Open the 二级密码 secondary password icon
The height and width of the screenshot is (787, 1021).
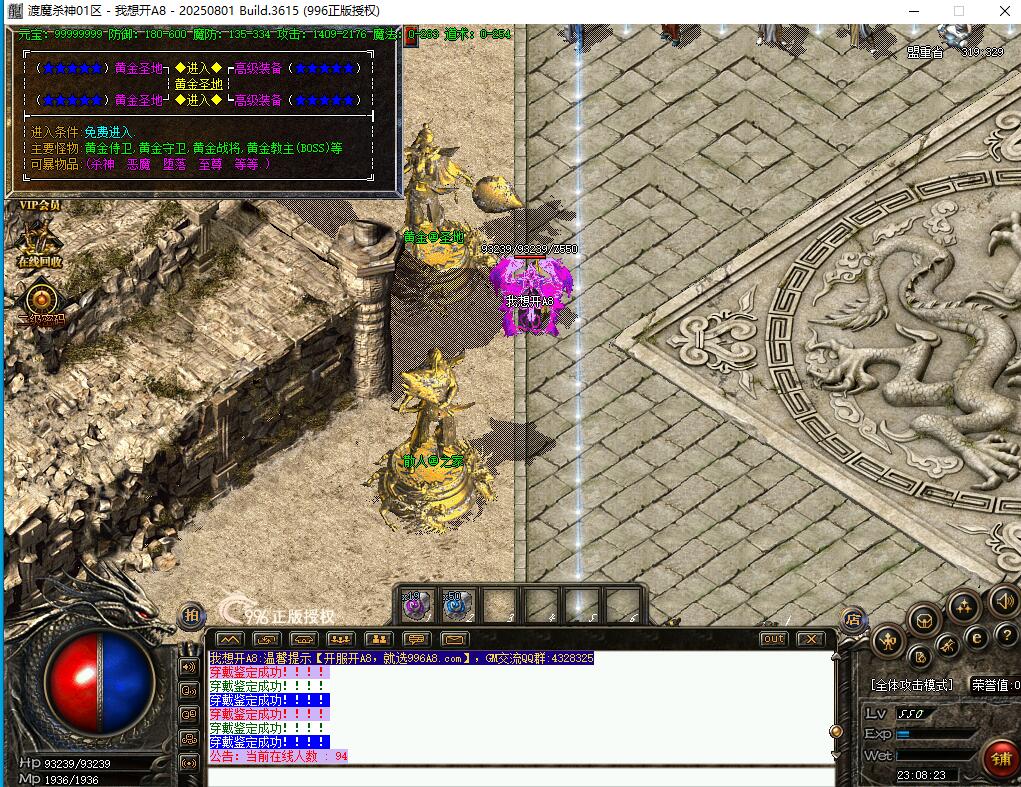click(x=41, y=300)
